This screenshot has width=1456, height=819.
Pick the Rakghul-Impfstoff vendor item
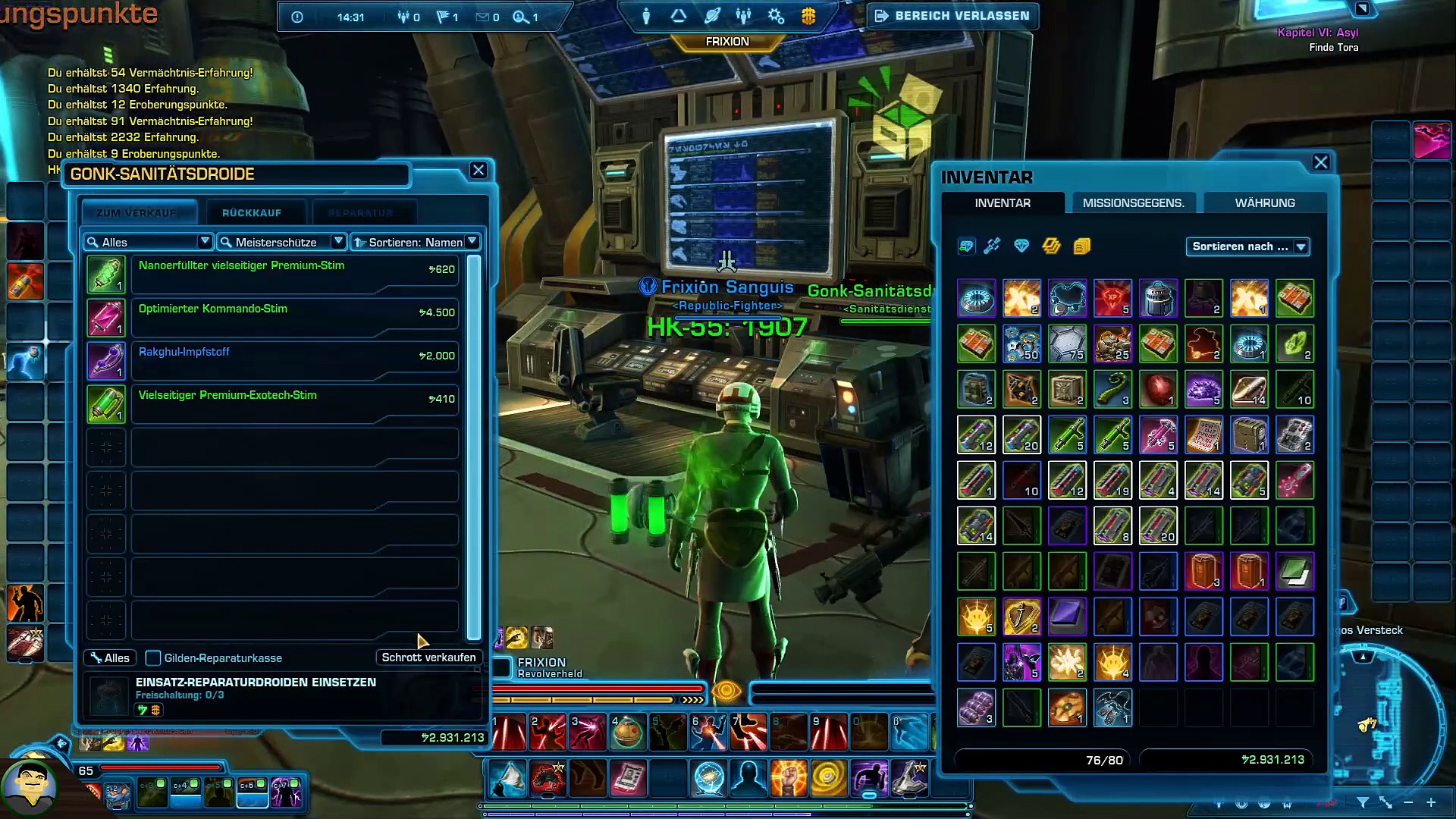294,360
